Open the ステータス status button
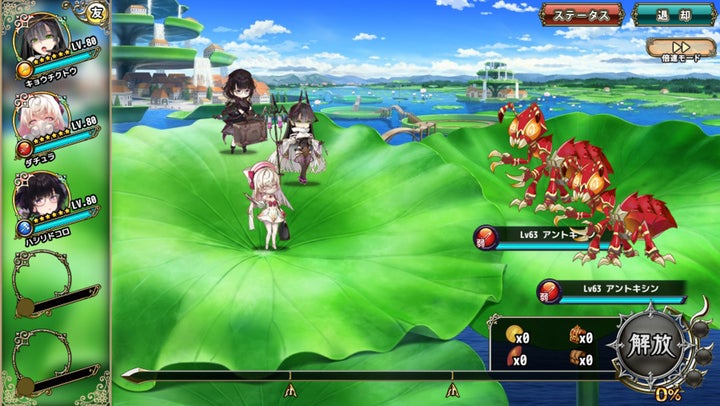 [581, 15]
